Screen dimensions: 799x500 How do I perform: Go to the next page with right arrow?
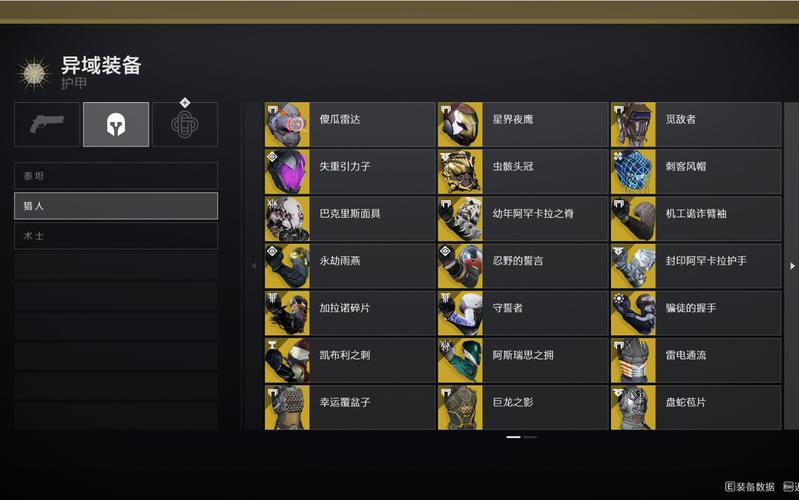point(792,266)
